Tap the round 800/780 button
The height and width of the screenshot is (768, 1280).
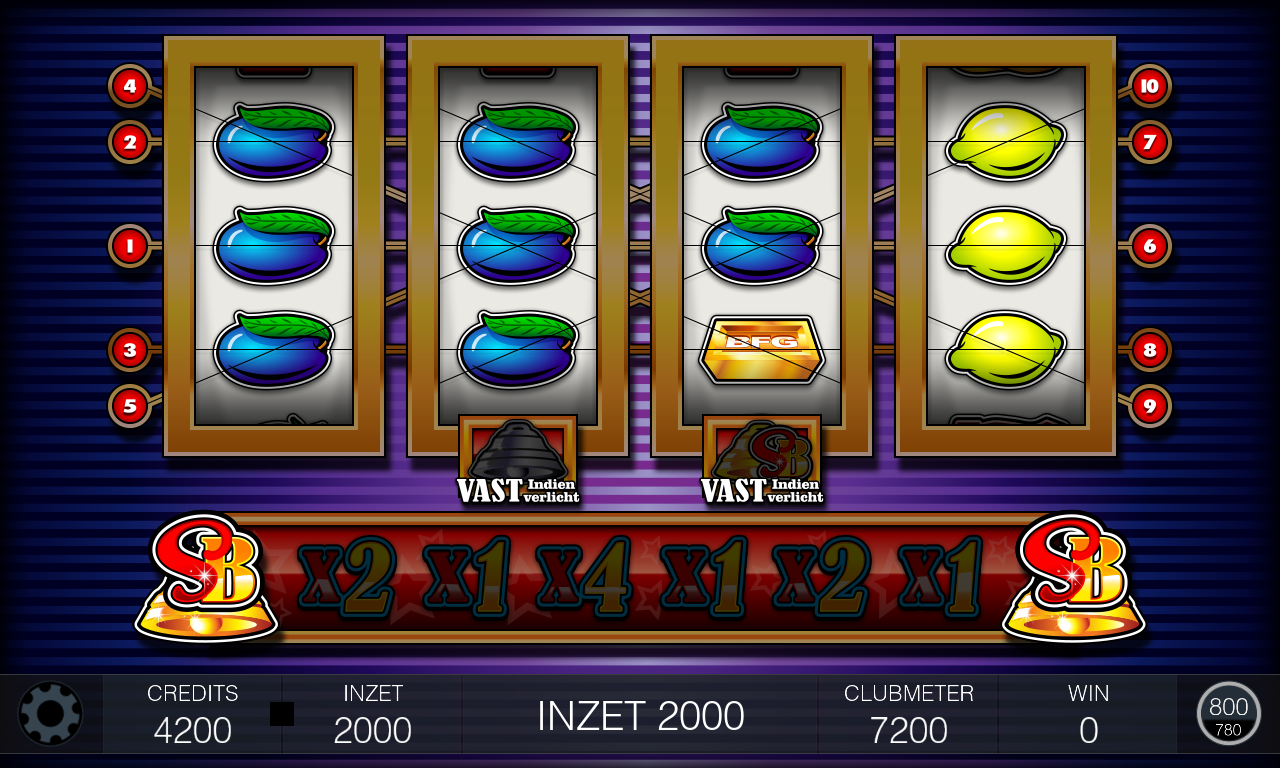[1228, 713]
